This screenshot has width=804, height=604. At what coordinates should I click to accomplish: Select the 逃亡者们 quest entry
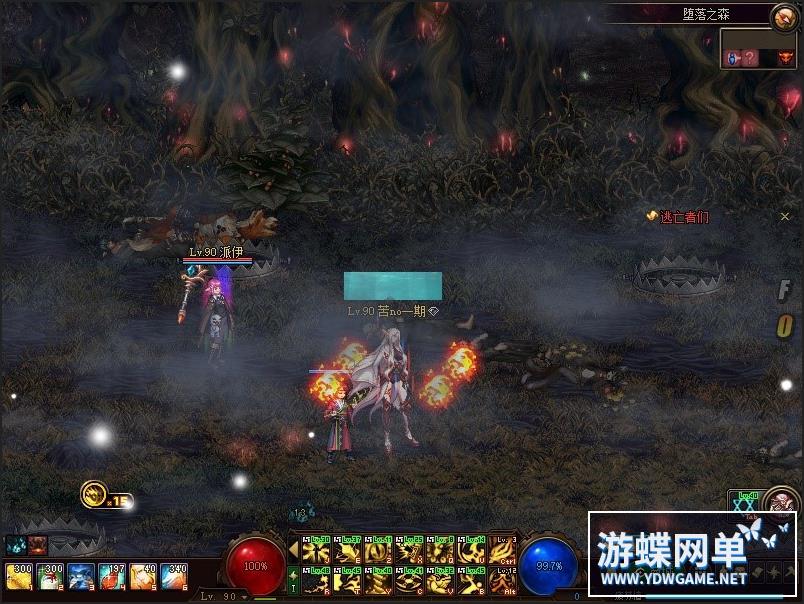pyautogui.click(x=684, y=217)
